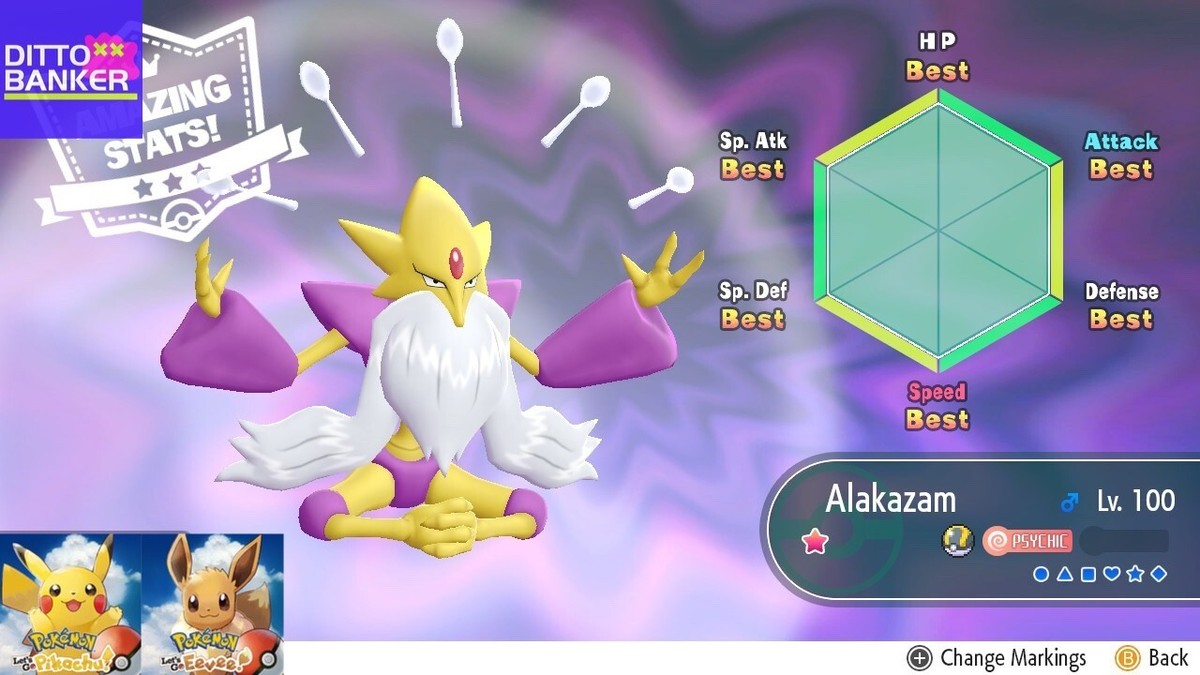Select the triangle marking icon
The image size is (1200, 675).
[1064, 574]
